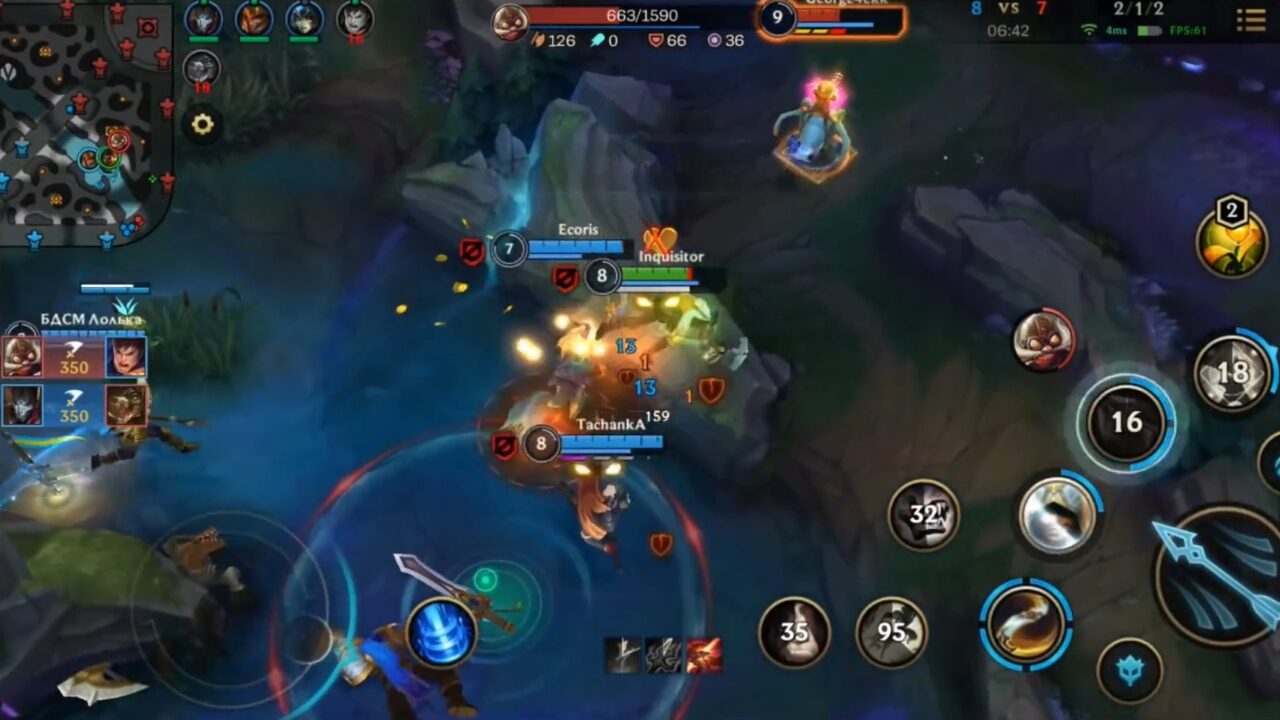Image resolution: width=1280 pixels, height=720 pixels.
Task: Use the skull ability showing 32 cooldown
Action: pos(925,515)
